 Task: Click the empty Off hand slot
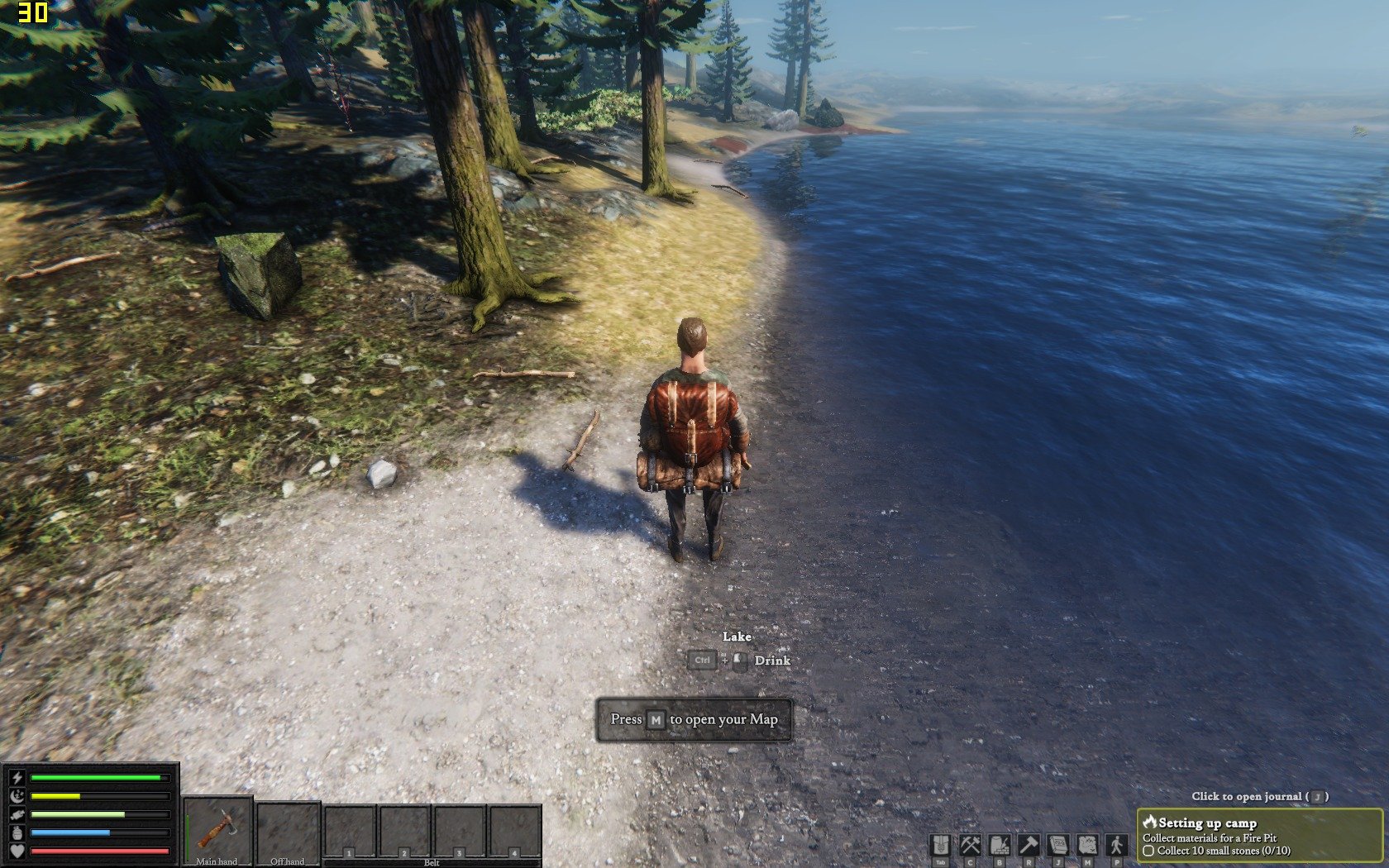pyautogui.click(x=288, y=831)
